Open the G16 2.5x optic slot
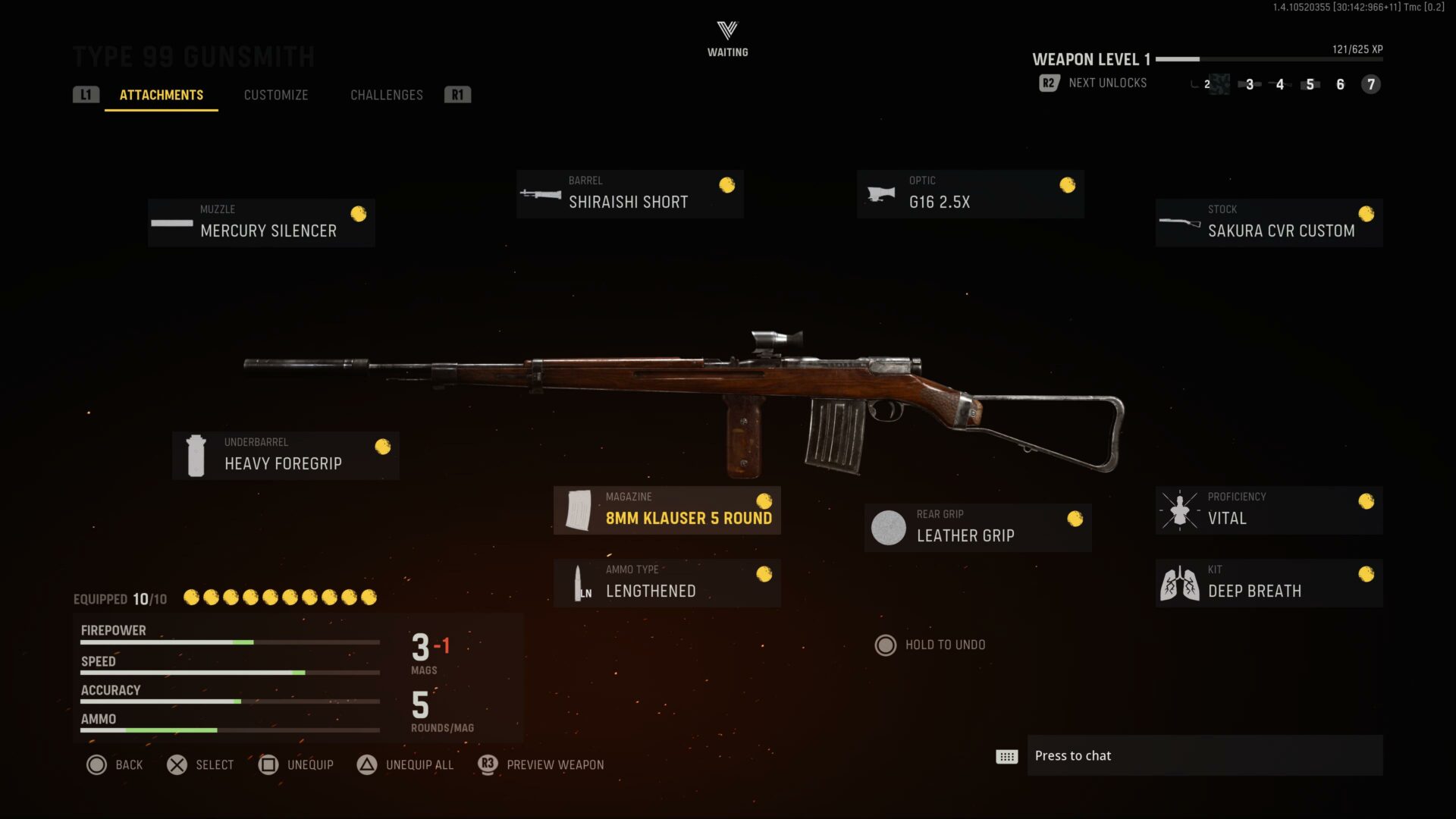This screenshot has height=819, width=1456. click(x=970, y=194)
